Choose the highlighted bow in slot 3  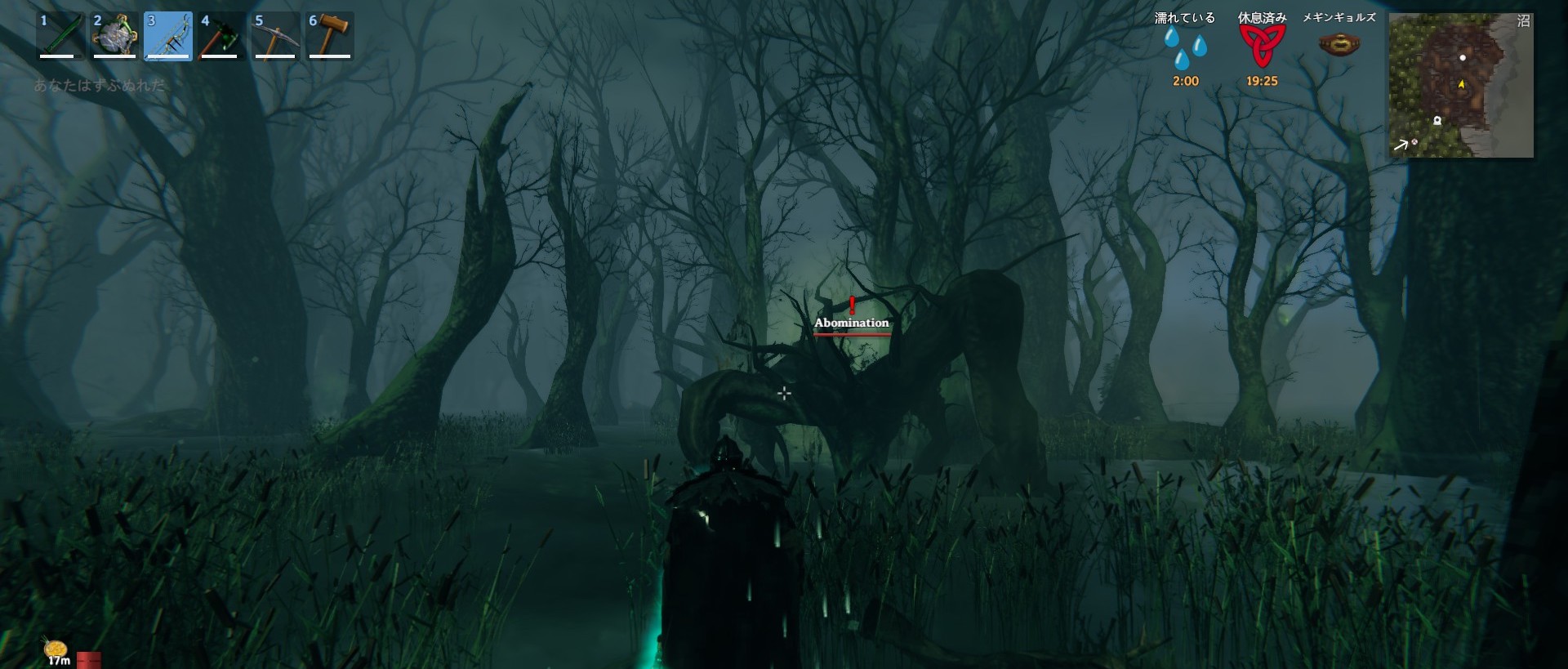[168, 36]
